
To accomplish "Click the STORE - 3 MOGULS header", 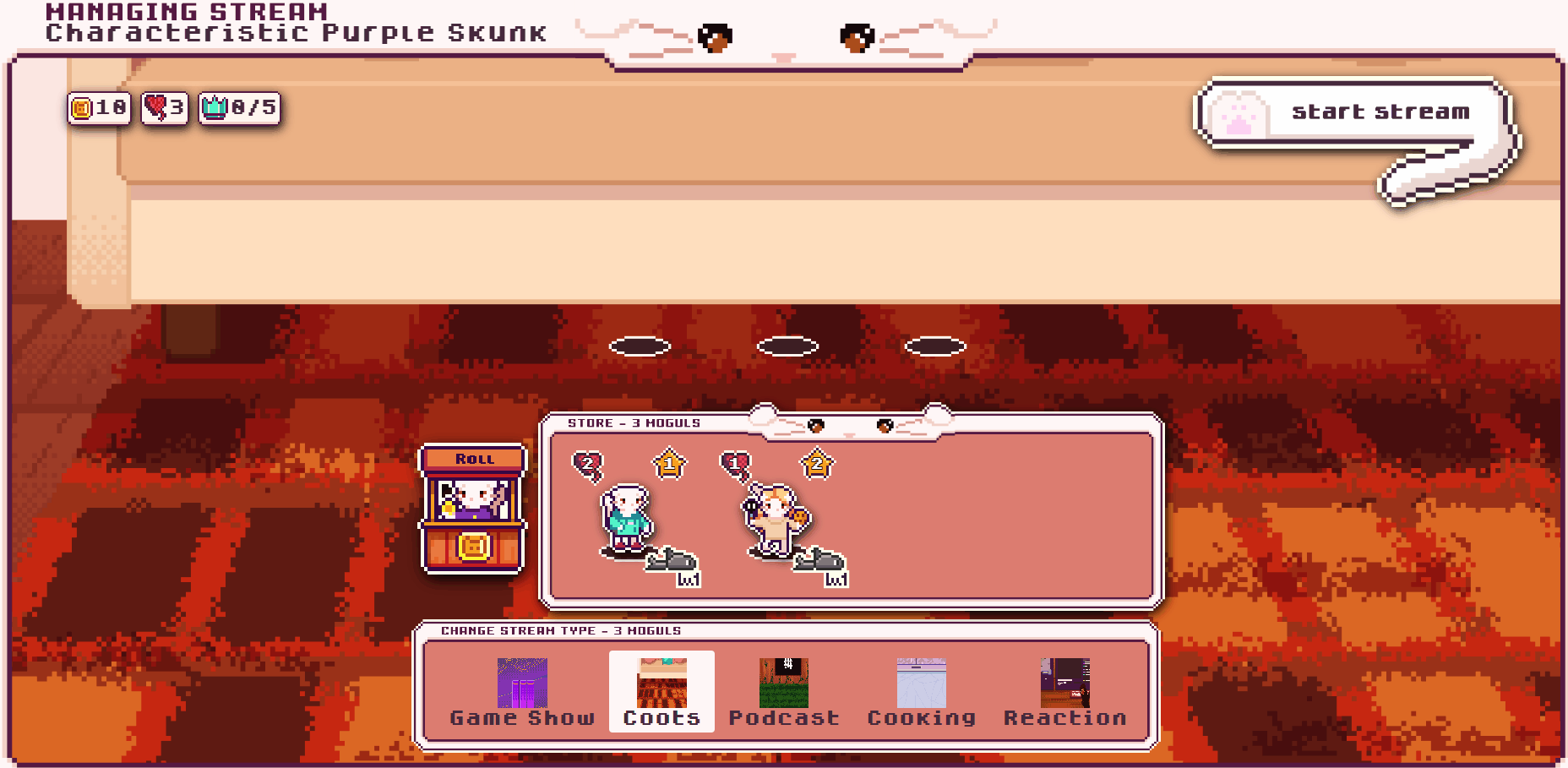I will [x=634, y=422].
